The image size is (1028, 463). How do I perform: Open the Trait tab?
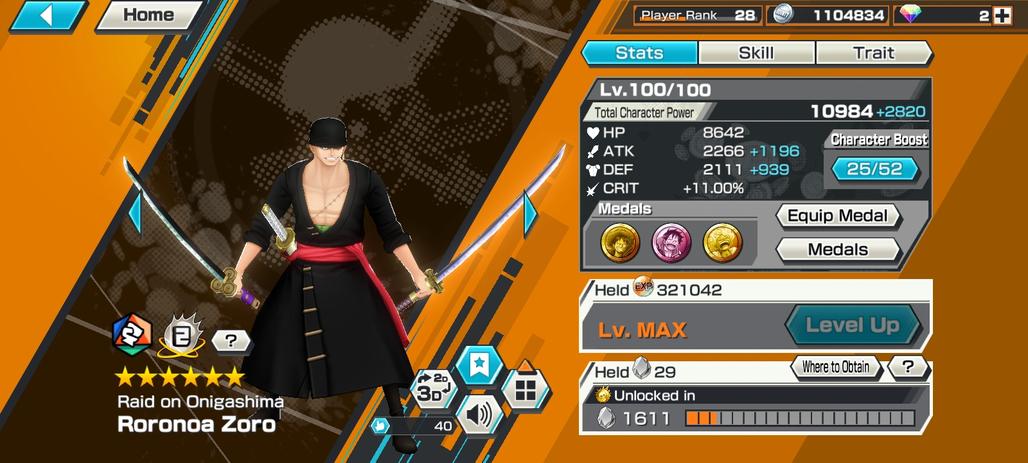click(x=873, y=53)
